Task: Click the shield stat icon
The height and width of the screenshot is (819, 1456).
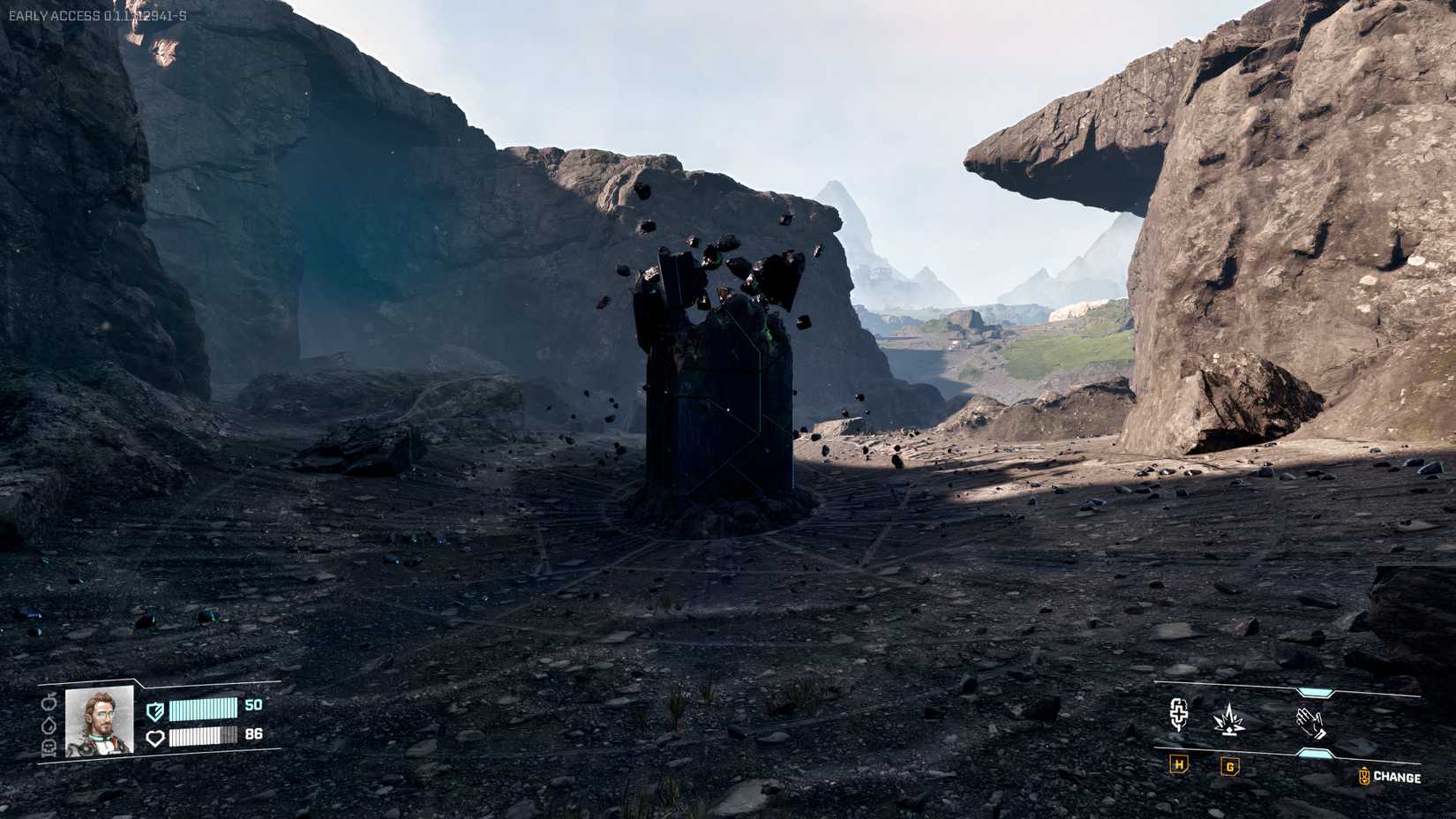Action: [x=155, y=712]
